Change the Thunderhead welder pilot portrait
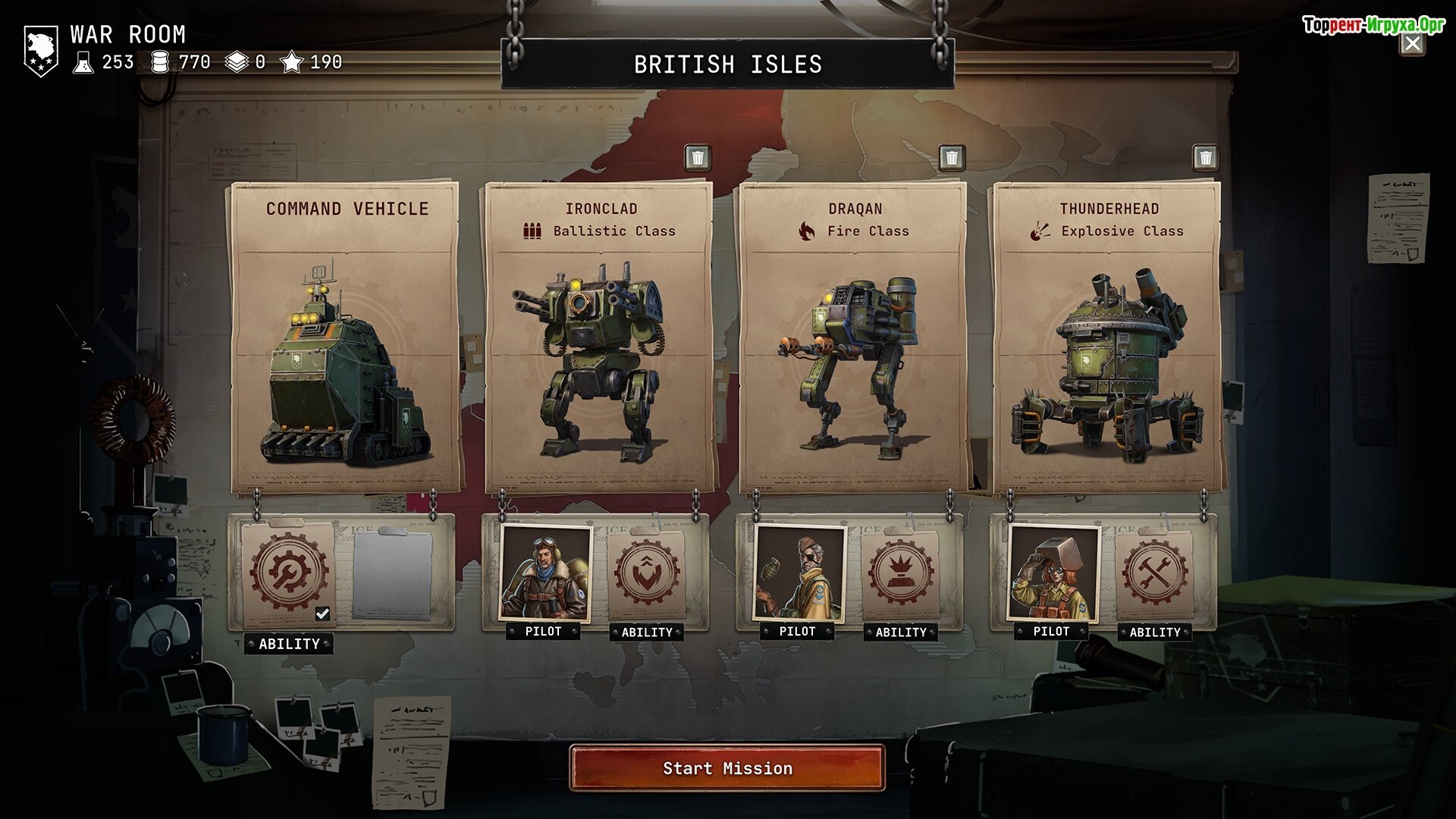 [1053, 573]
